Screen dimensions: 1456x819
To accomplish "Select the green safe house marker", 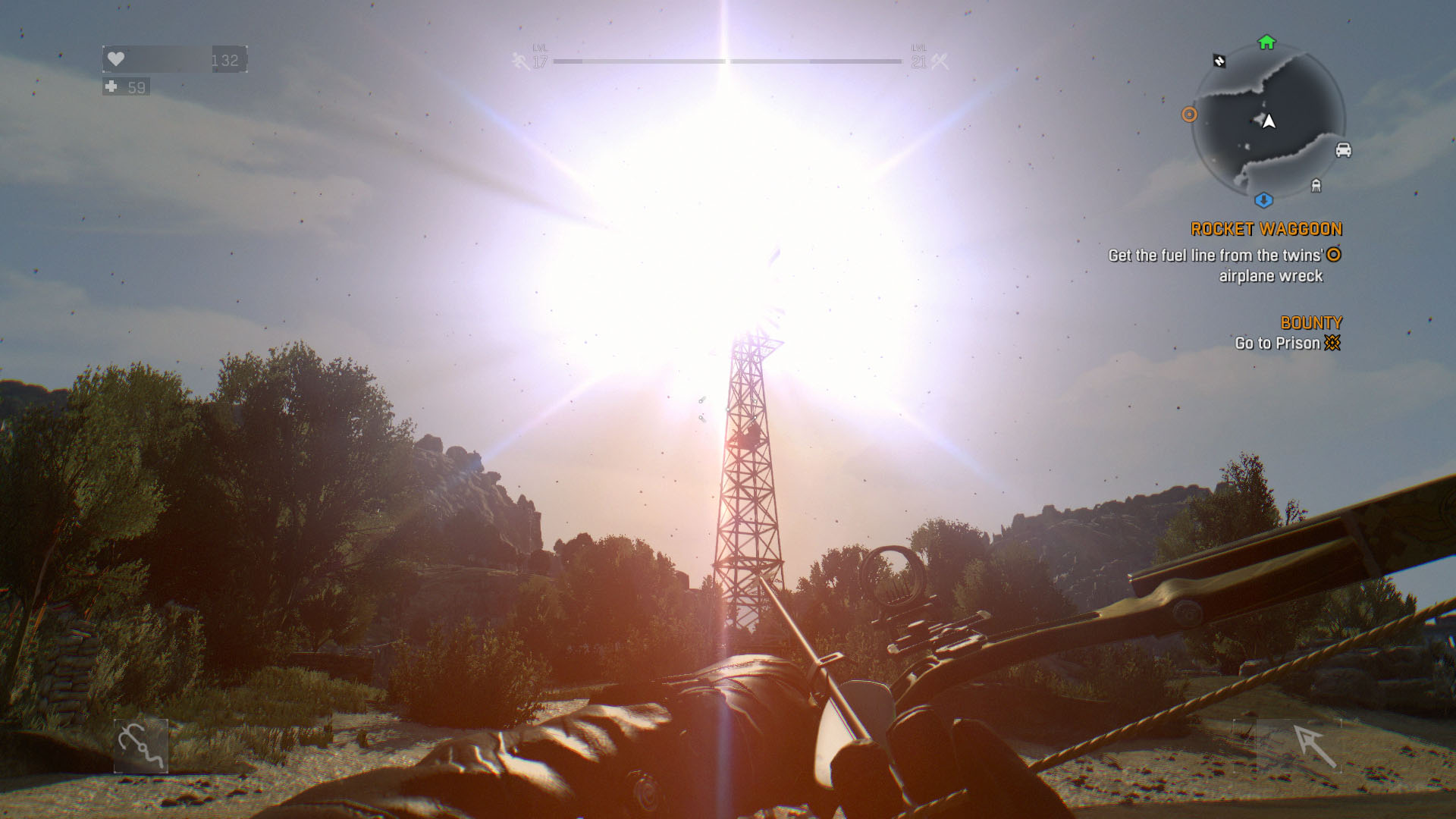I will point(1266,42).
